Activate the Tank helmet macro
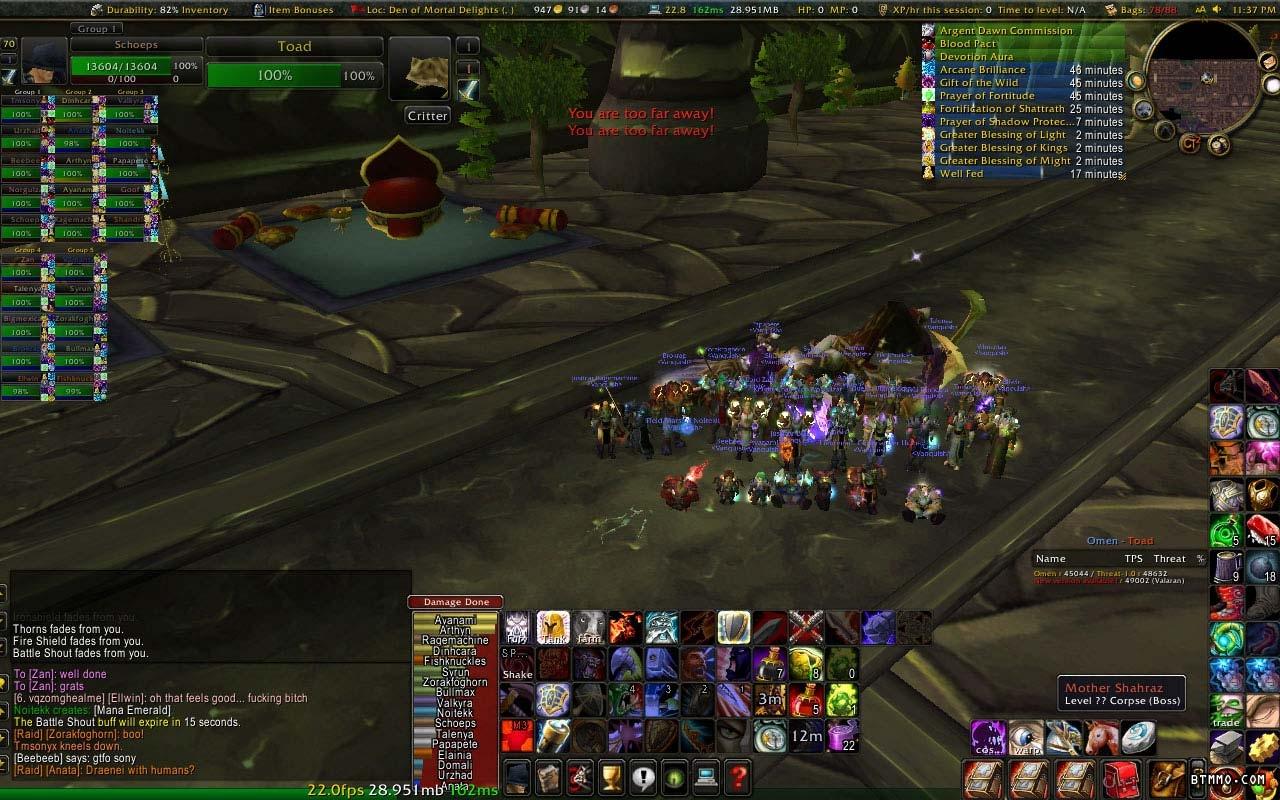 553,628
